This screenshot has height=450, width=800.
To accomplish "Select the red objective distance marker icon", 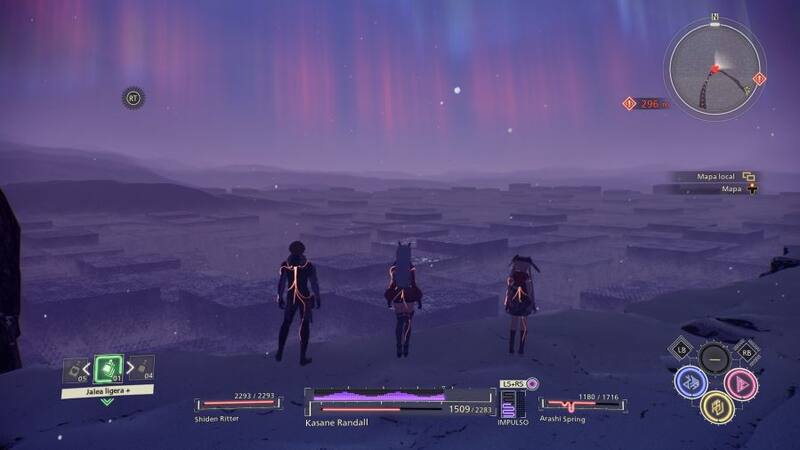I will (x=629, y=103).
